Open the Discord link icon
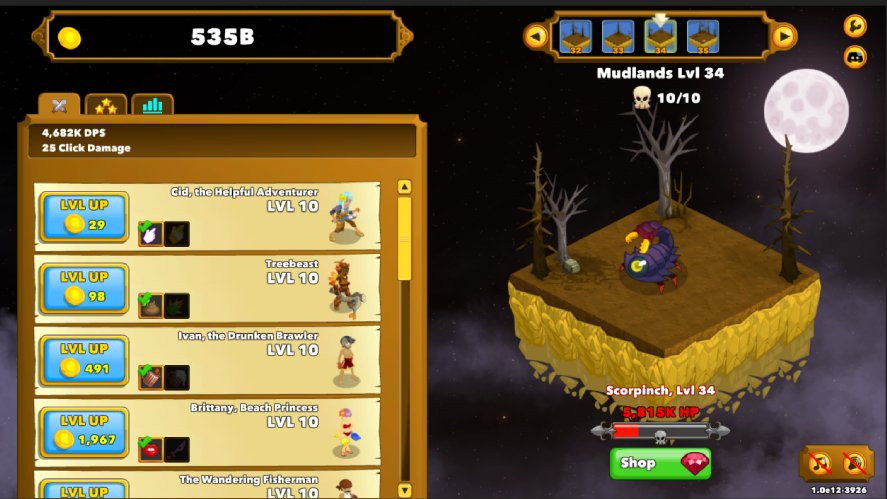 (855, 57)
